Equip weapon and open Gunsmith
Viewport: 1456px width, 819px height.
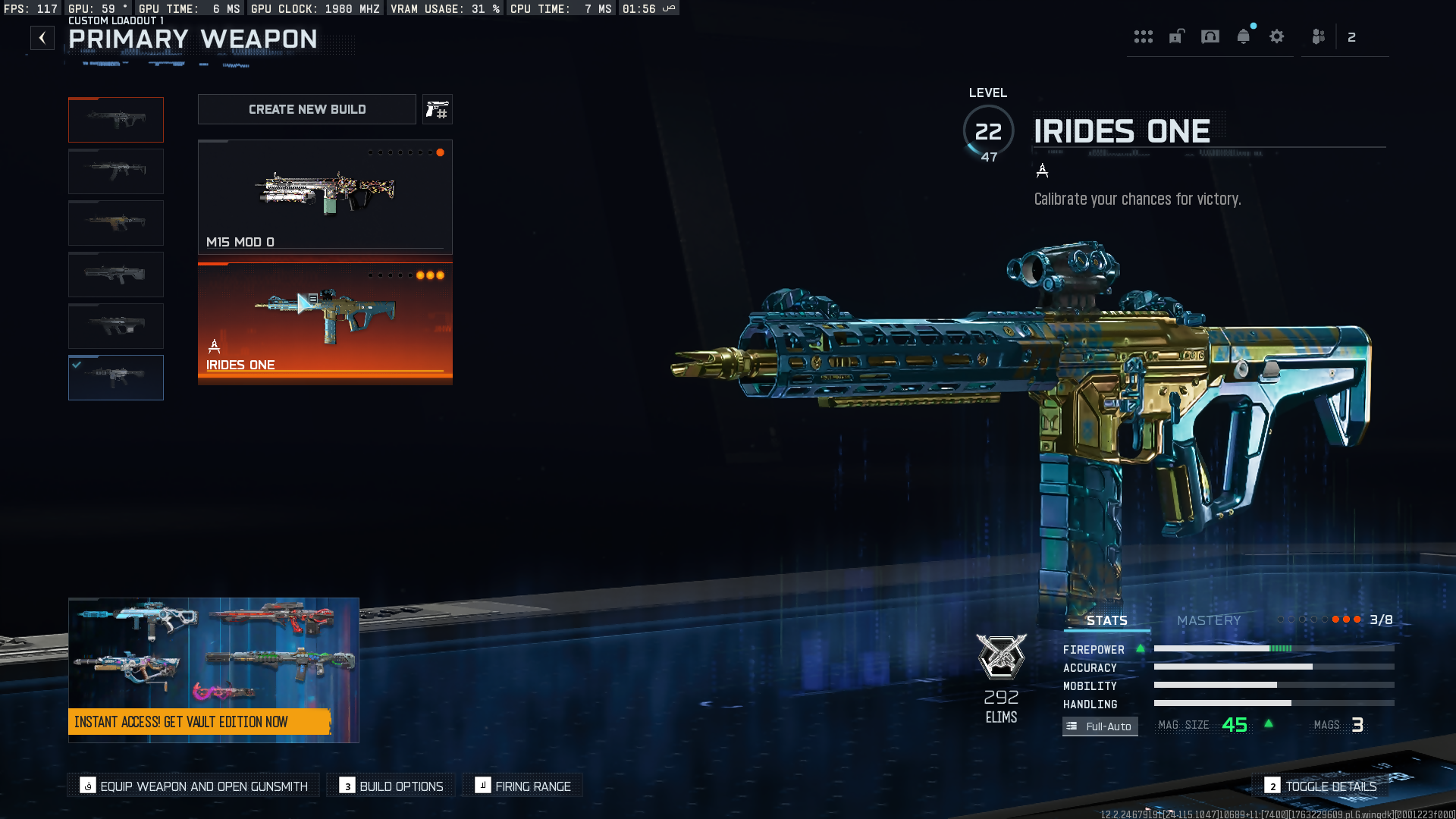pos(194,786)
